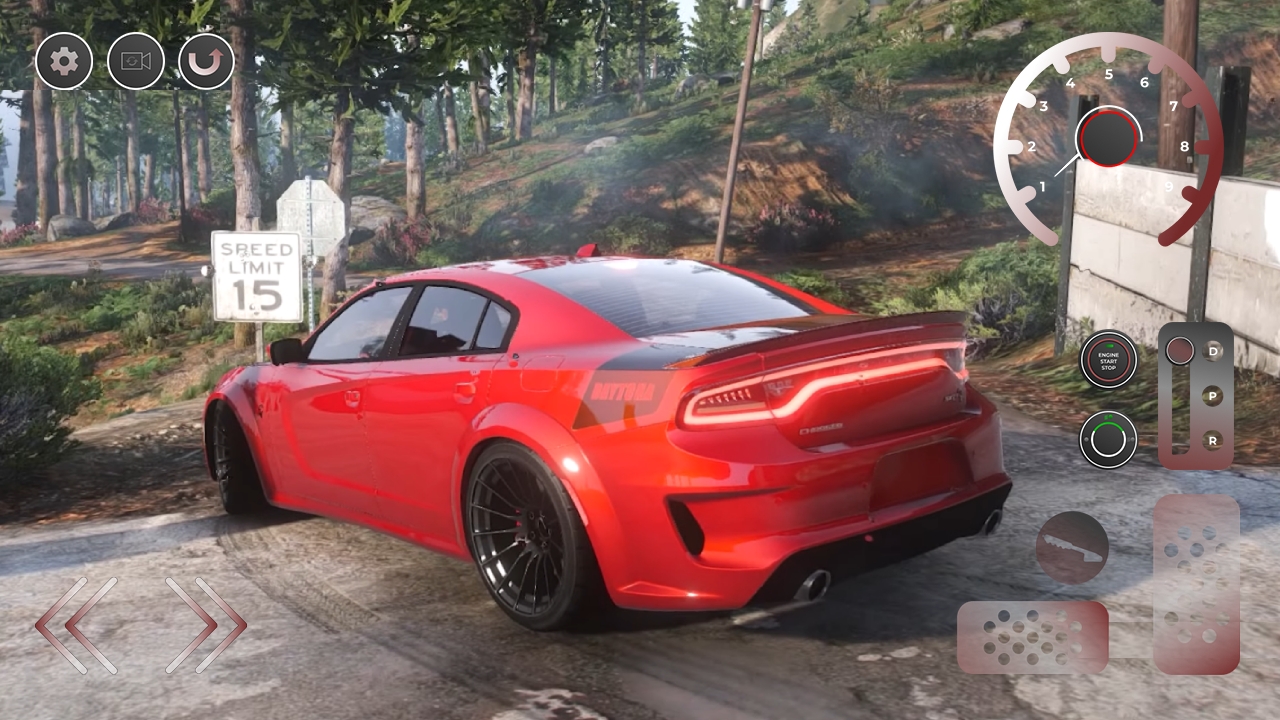Shift the gear selector to R
This screenshot has width=1280, height=720.
[1214, 439]
